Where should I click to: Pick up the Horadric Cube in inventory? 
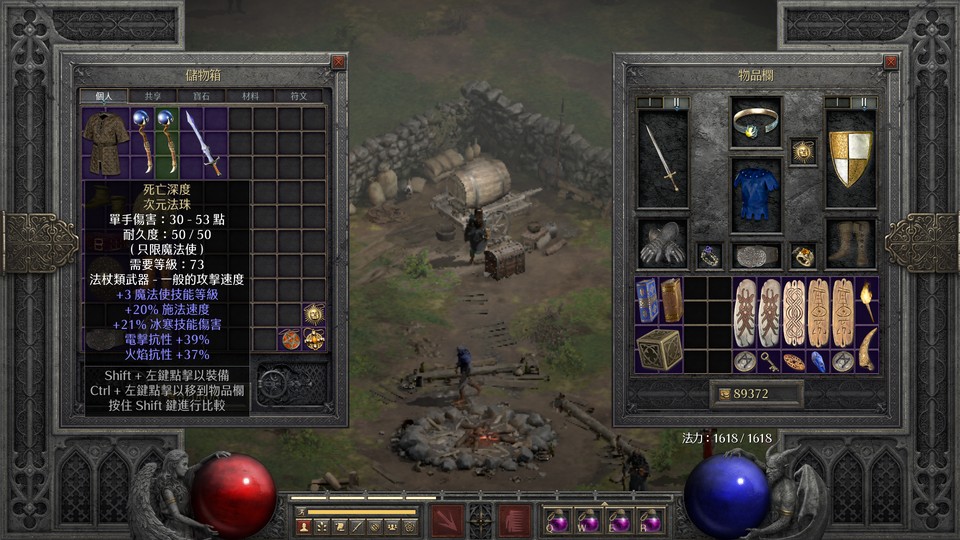(x=659, y=349)
